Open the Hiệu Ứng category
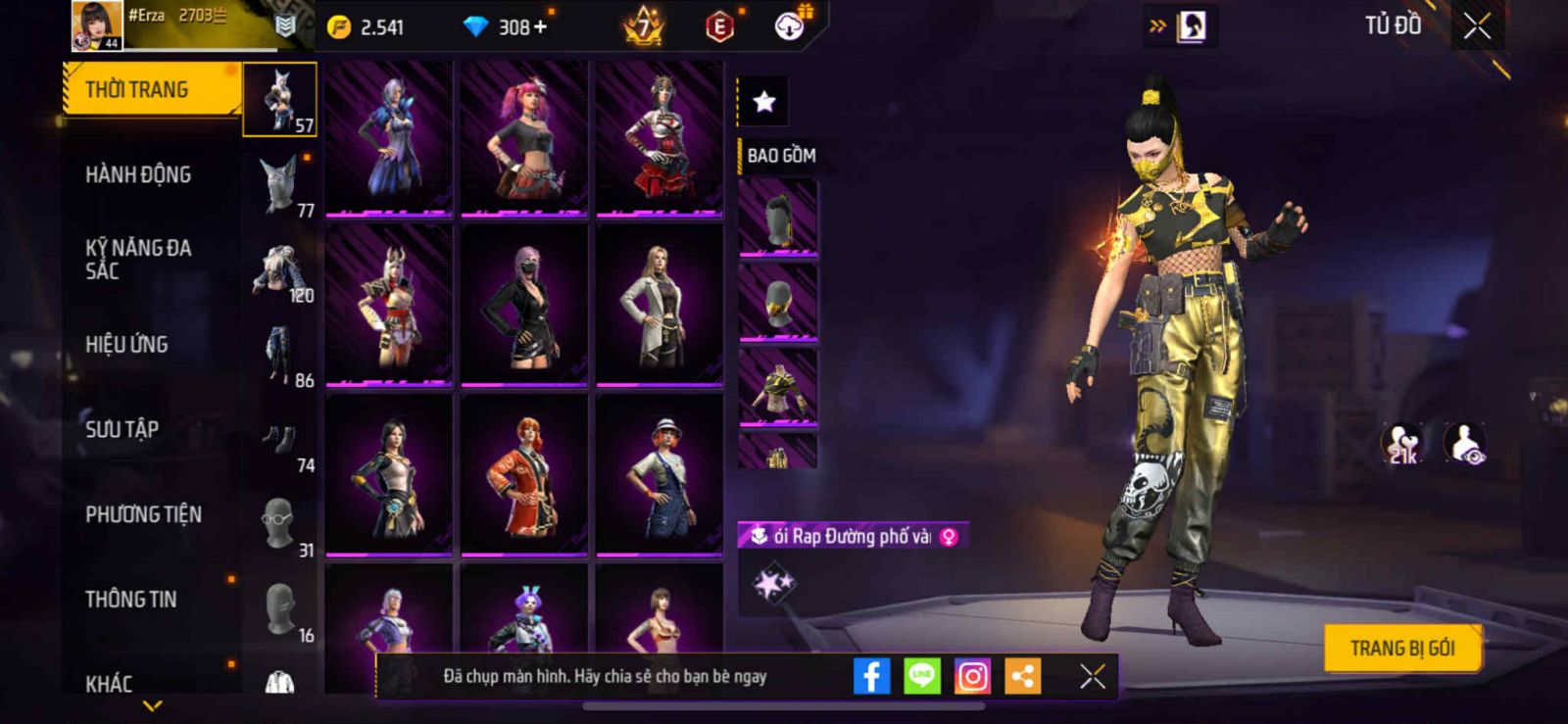 point(126,345)
